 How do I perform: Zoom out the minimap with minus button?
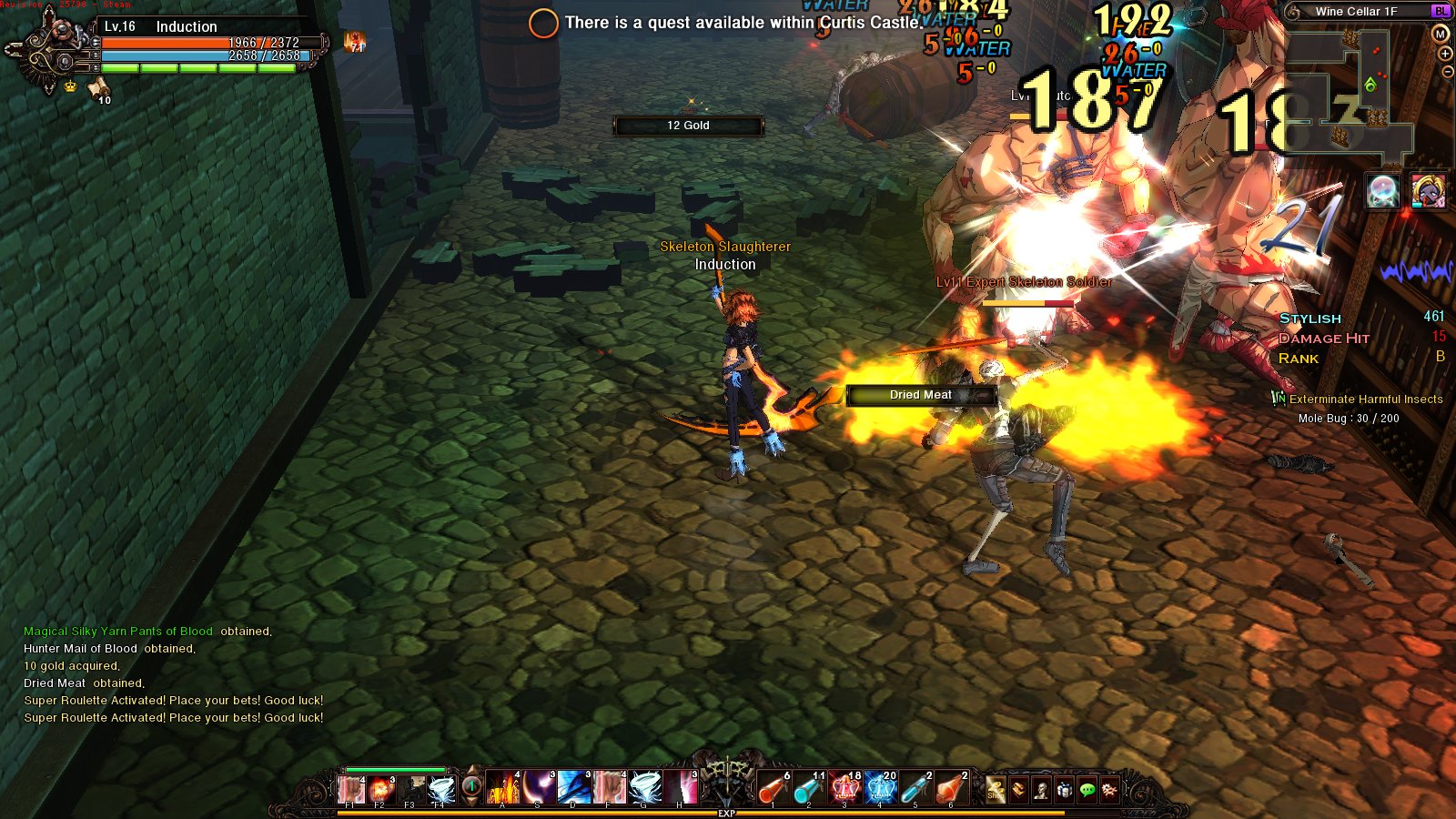point(1447,72)
